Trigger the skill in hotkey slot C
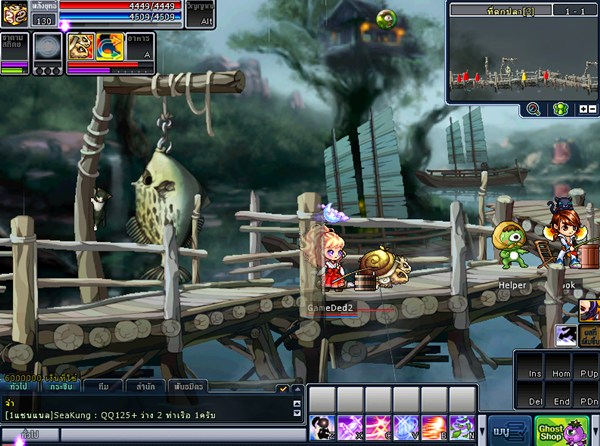 click(378, 428)
